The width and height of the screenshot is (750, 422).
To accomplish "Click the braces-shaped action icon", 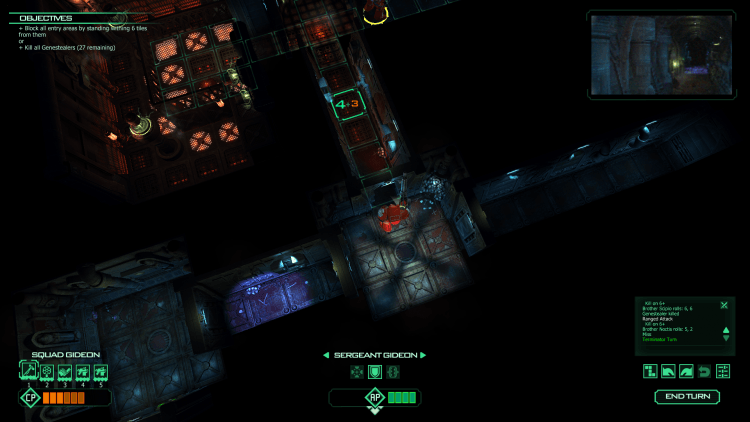I will (393, 372).
